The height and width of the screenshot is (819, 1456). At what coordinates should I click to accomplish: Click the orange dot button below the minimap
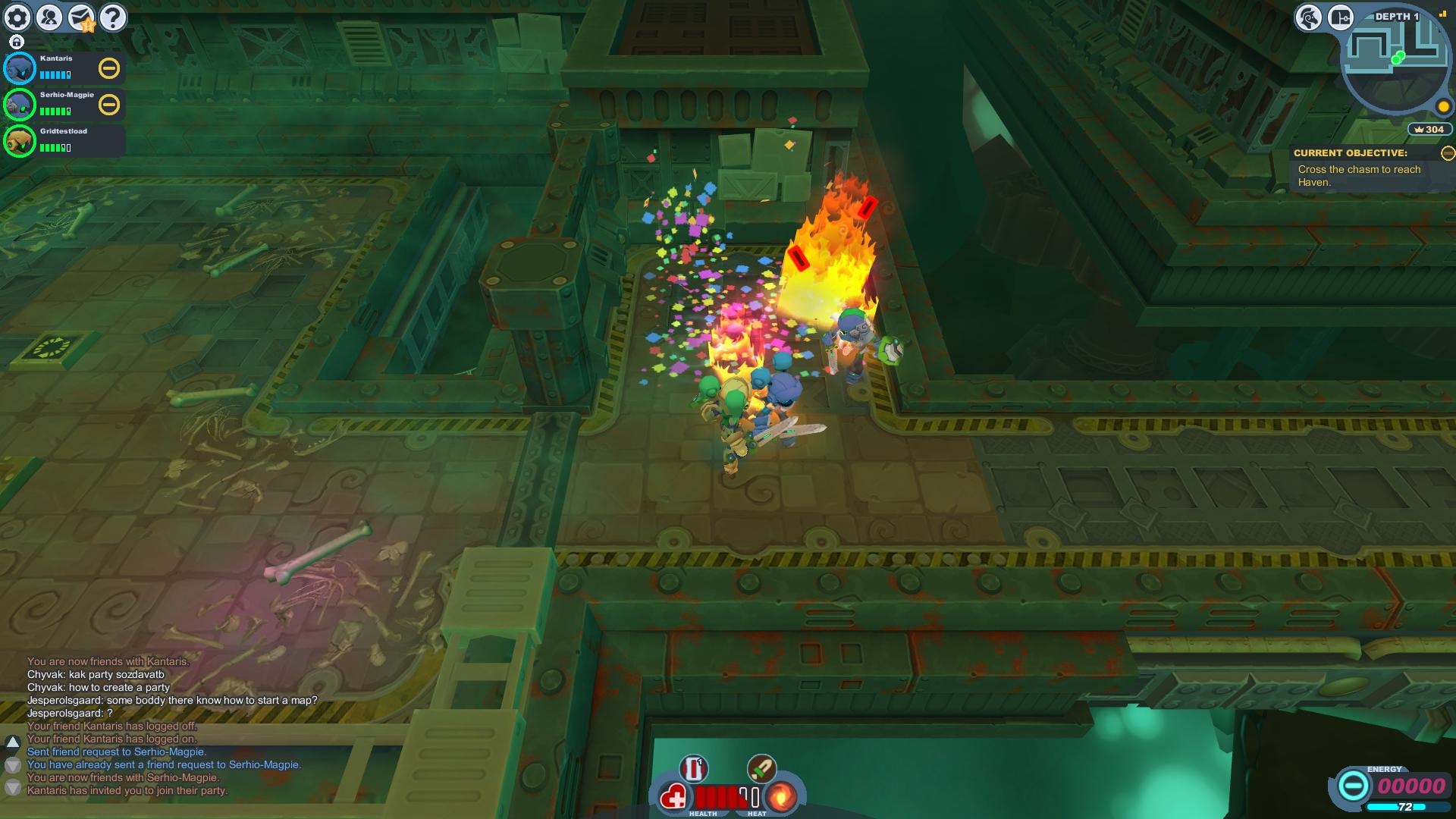[x=1443, y=107]
